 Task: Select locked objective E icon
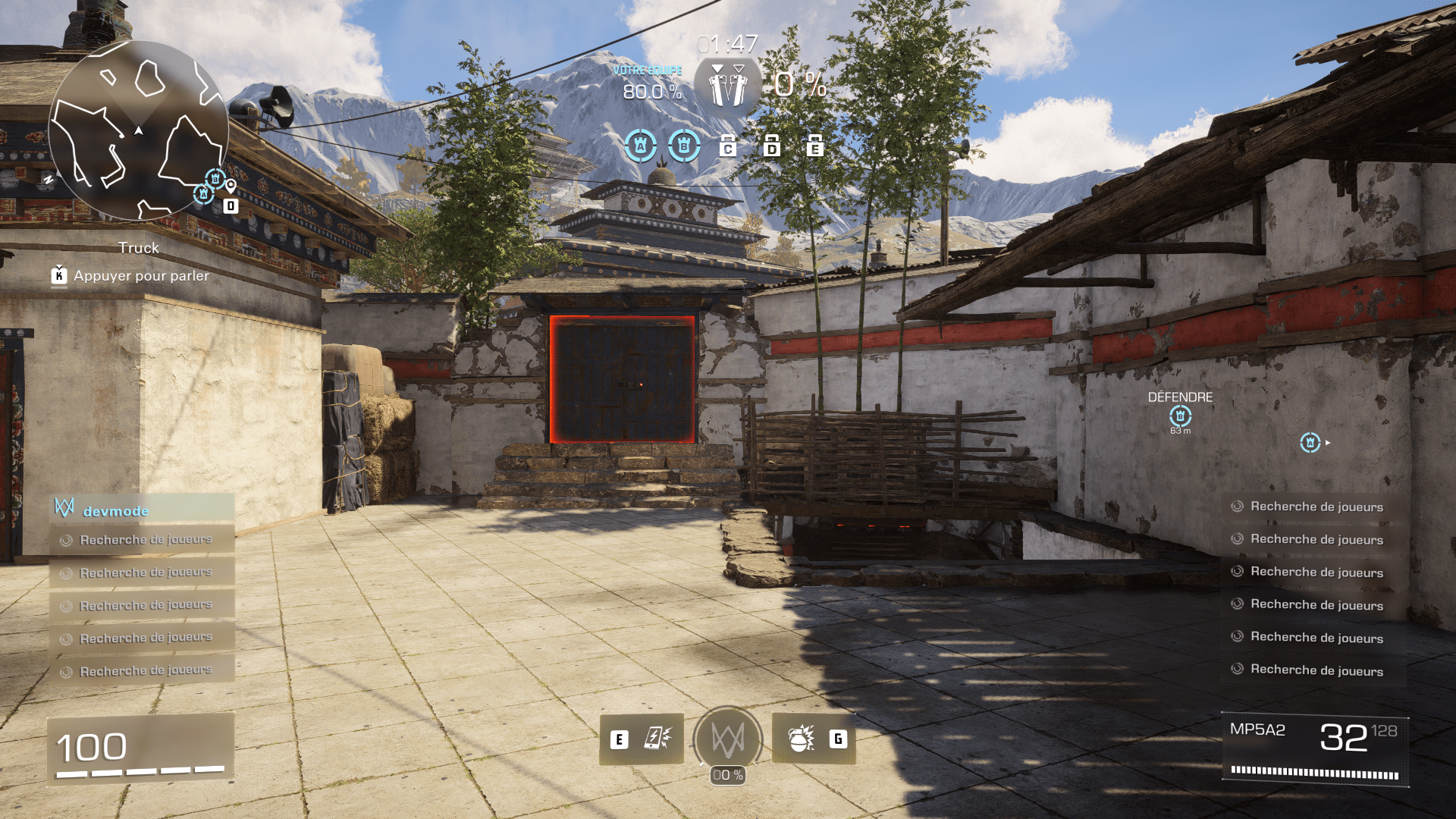pos(814,146)
